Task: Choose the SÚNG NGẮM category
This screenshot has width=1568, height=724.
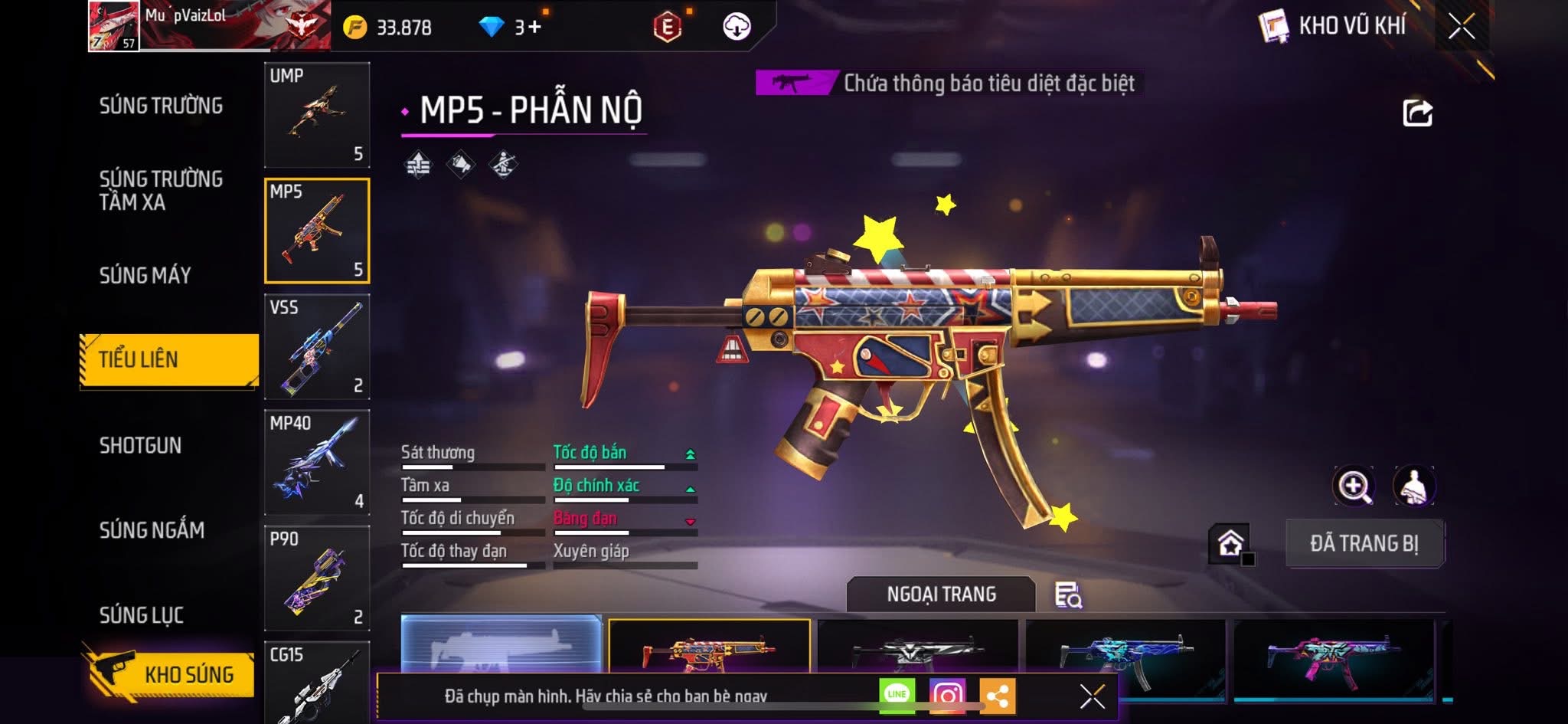Action: [152, 530]
